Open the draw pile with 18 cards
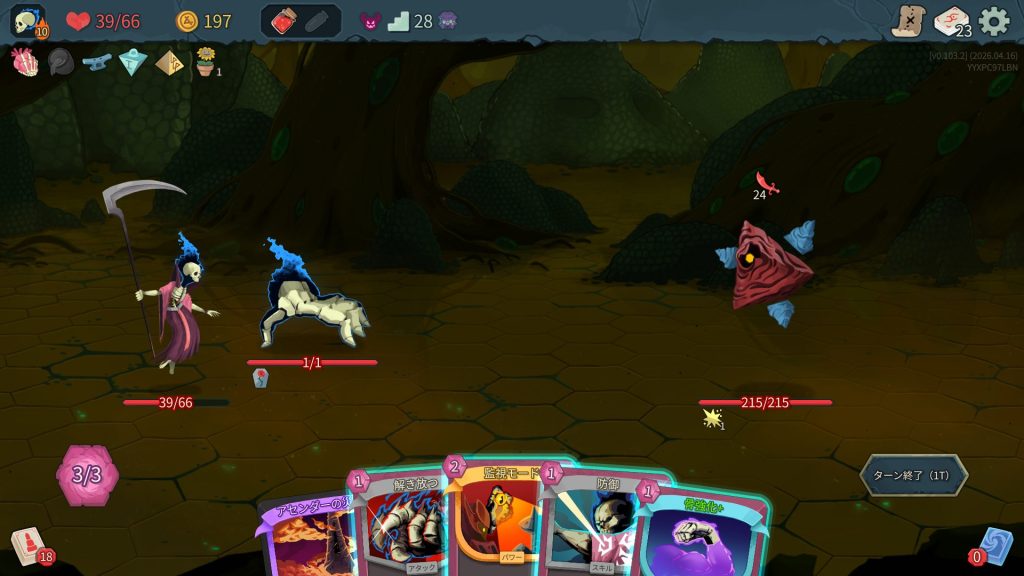The width and height of the screenshot is (1024, 576). tap(29, 546)
